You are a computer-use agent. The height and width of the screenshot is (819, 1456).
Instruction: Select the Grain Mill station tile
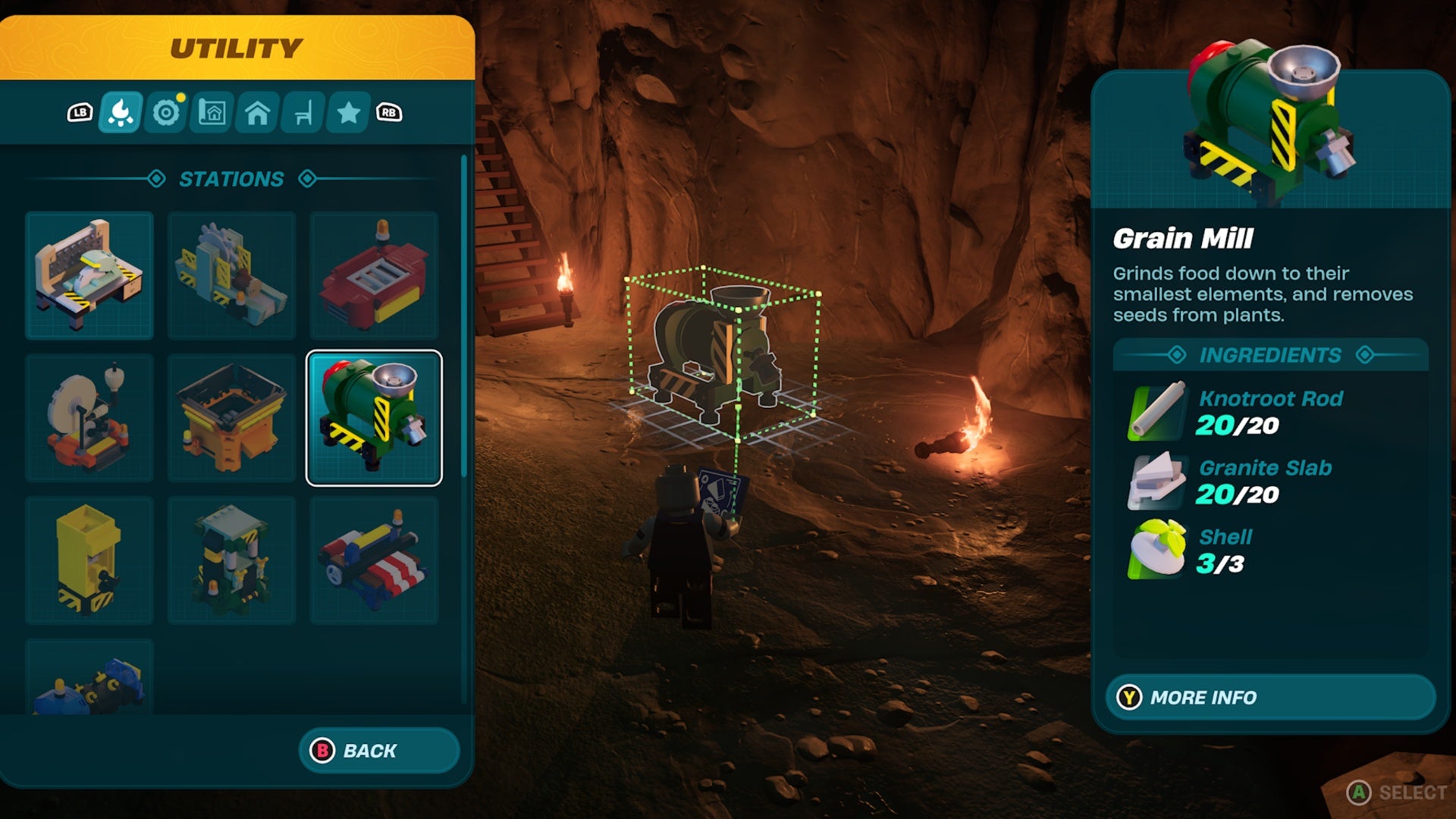(374, 418)
